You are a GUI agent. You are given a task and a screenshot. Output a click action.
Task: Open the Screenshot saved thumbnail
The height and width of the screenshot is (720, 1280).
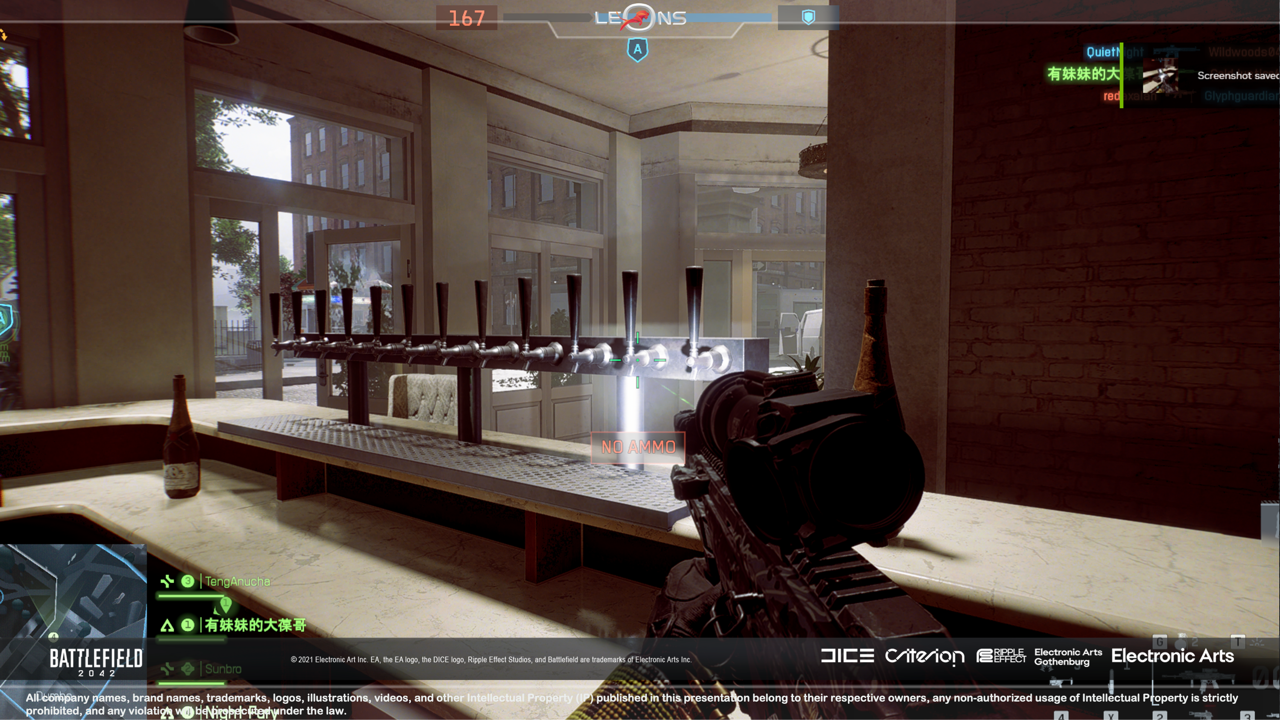tap(1164, 76)
